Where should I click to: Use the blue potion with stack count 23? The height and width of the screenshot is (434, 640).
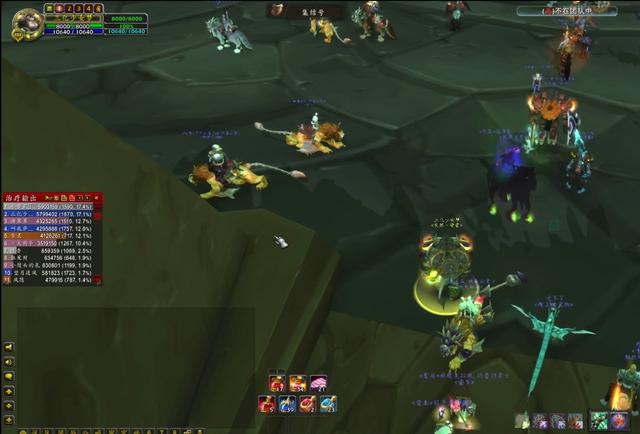[x=329, y=404]
